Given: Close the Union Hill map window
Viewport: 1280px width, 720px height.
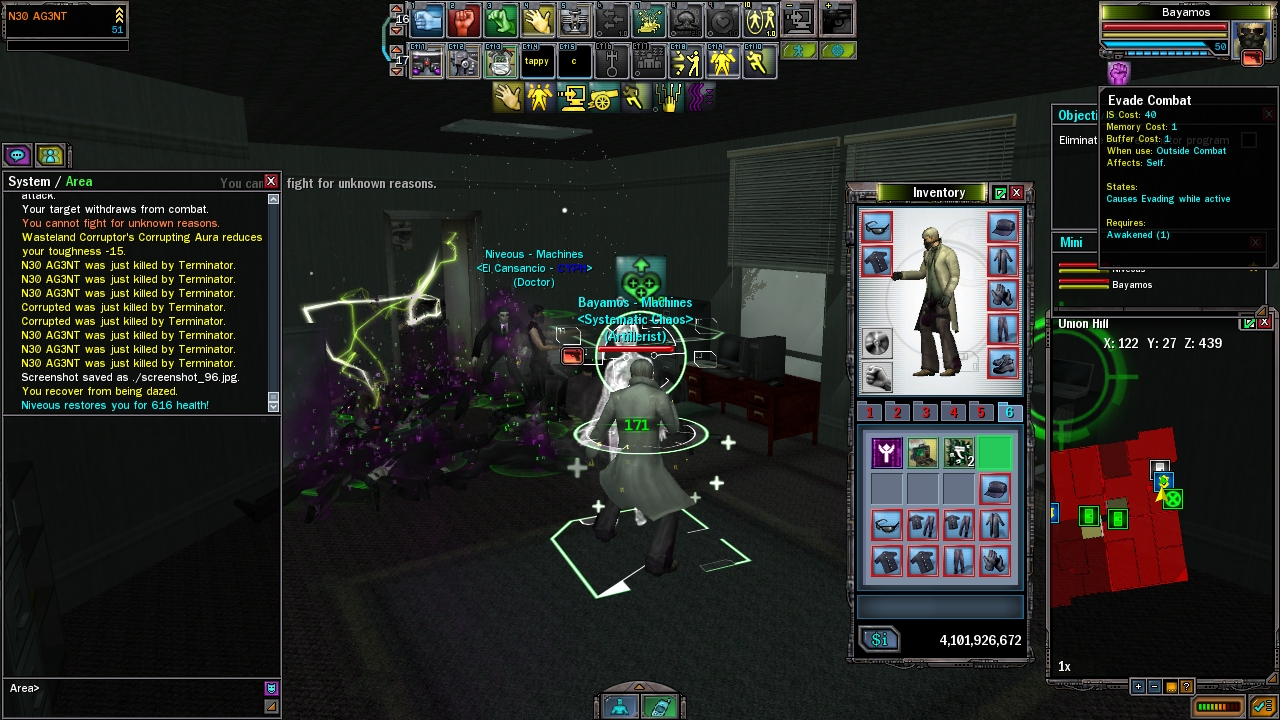Looking at the screenshot, I should tap(1264, 323).
